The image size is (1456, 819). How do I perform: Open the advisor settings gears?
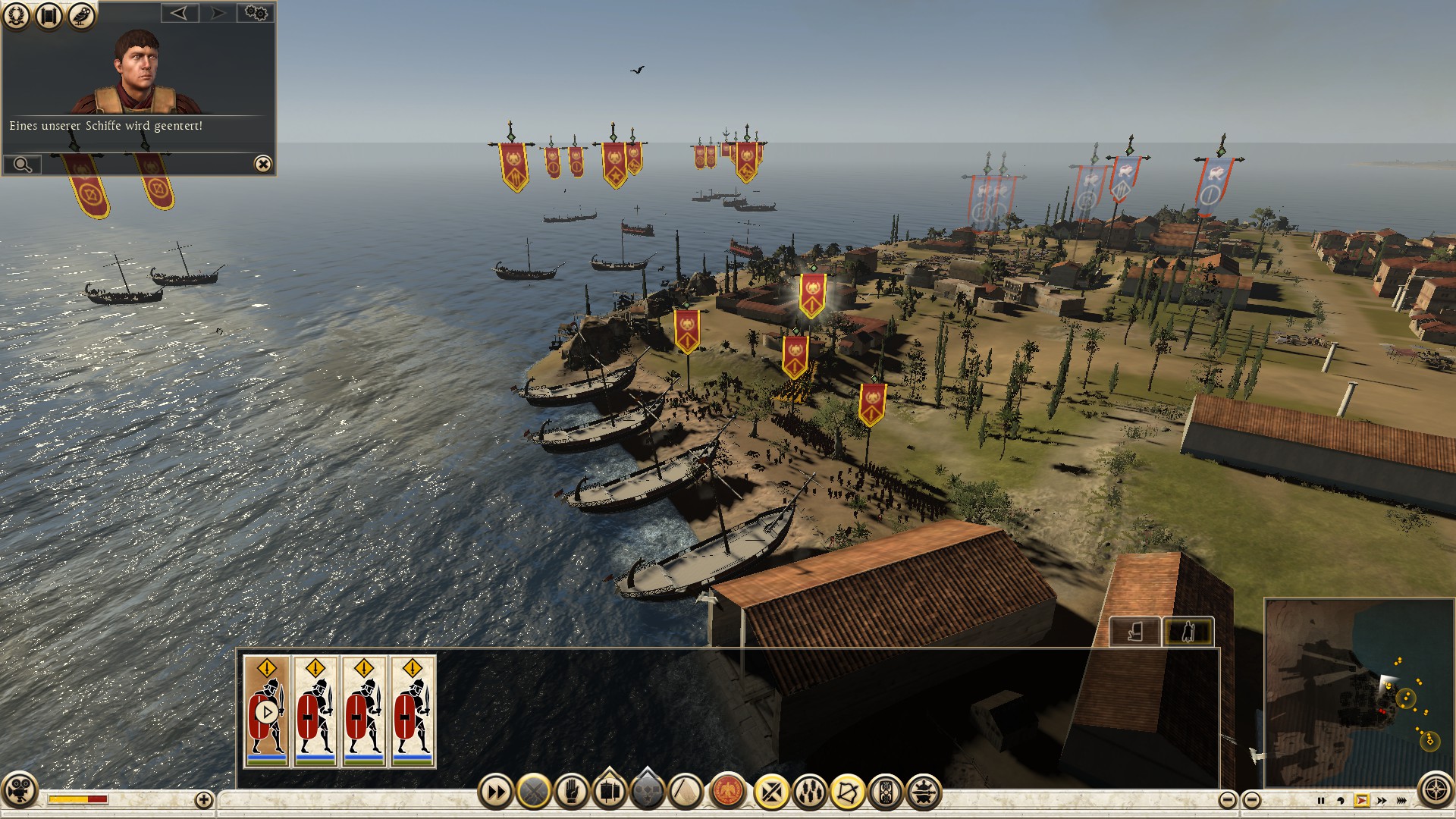coord(256,13)
